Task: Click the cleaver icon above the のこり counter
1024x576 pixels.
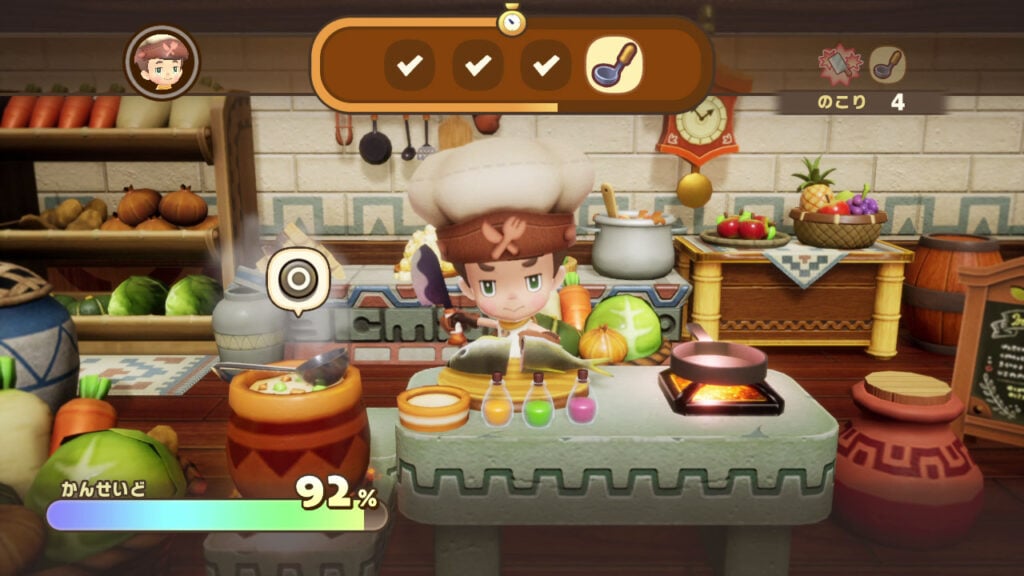Action: click(841, 65)
